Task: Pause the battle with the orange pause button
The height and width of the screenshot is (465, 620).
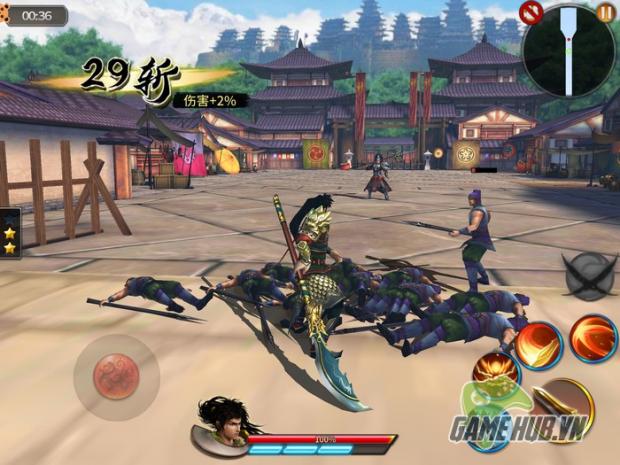Action: (x=606, y=12)
